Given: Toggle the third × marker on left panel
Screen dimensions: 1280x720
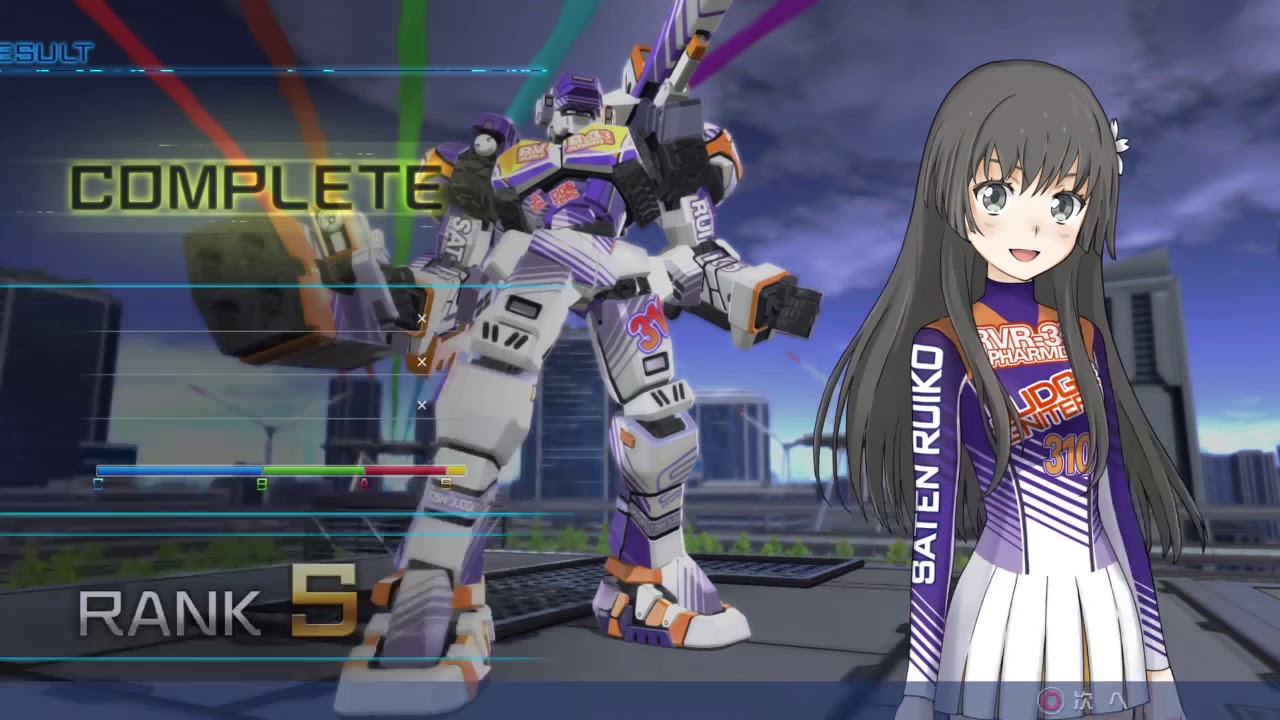Looking at the screenshot, I should click(422, 405).
